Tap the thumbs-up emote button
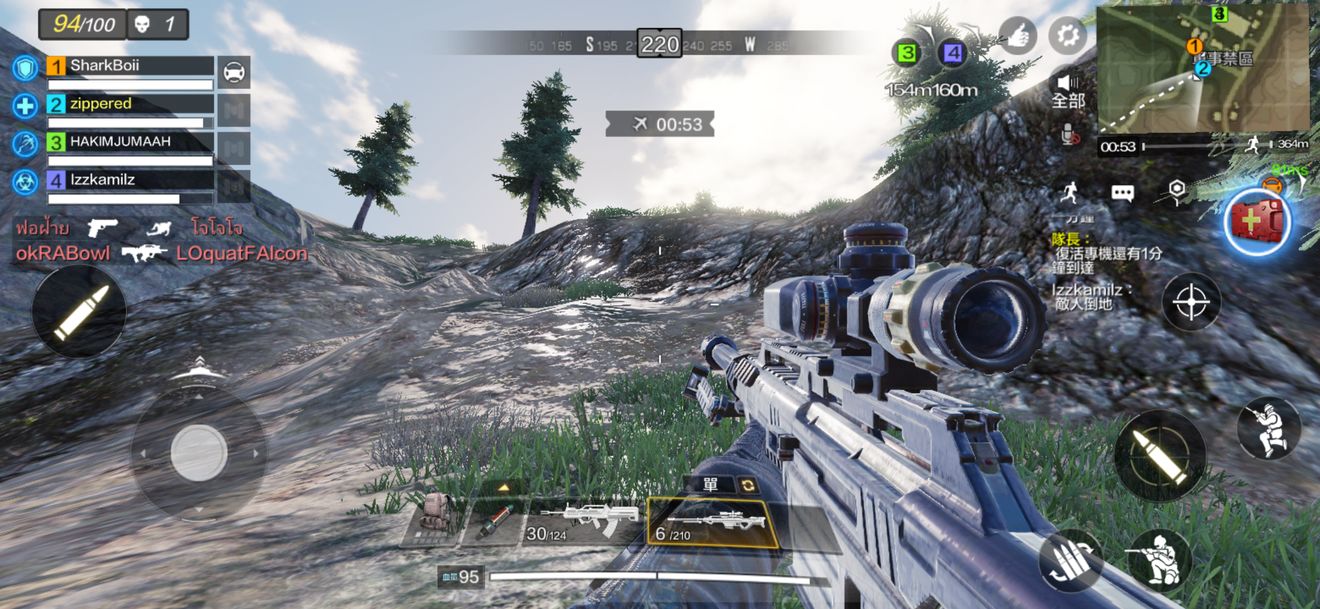 [1018, 36]
